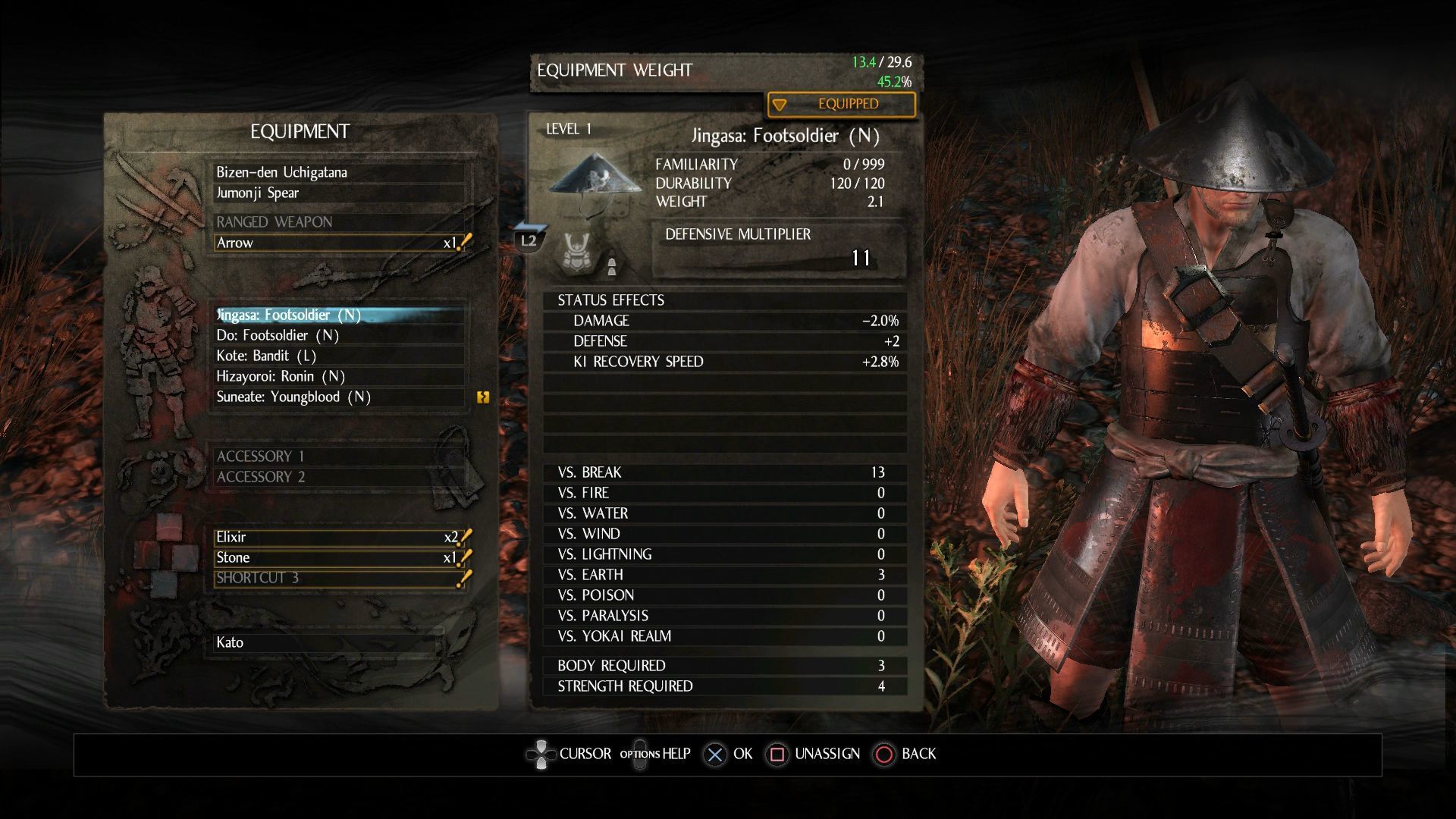The width and height of the screenshot is (1456, 819).
Task: Select the Elixir shortcut slot
Action: click(x=338, y=537)
